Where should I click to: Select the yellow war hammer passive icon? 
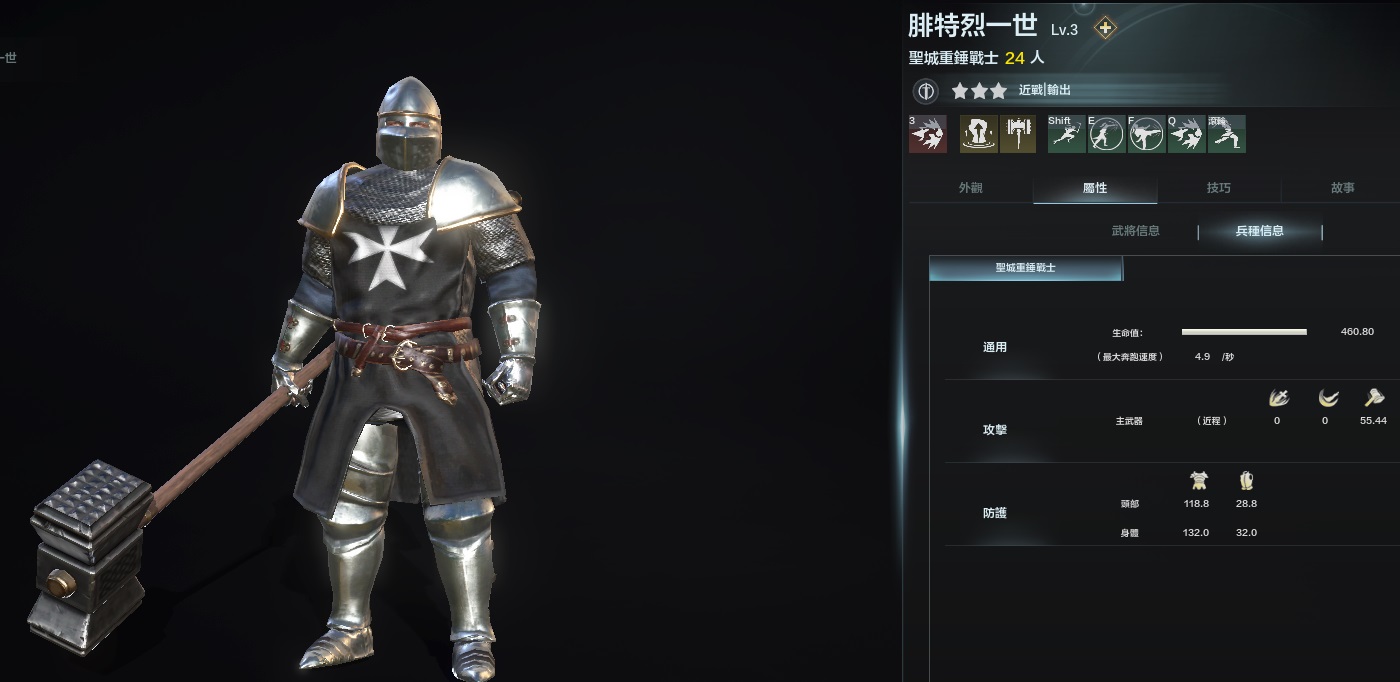(1017, 134)
